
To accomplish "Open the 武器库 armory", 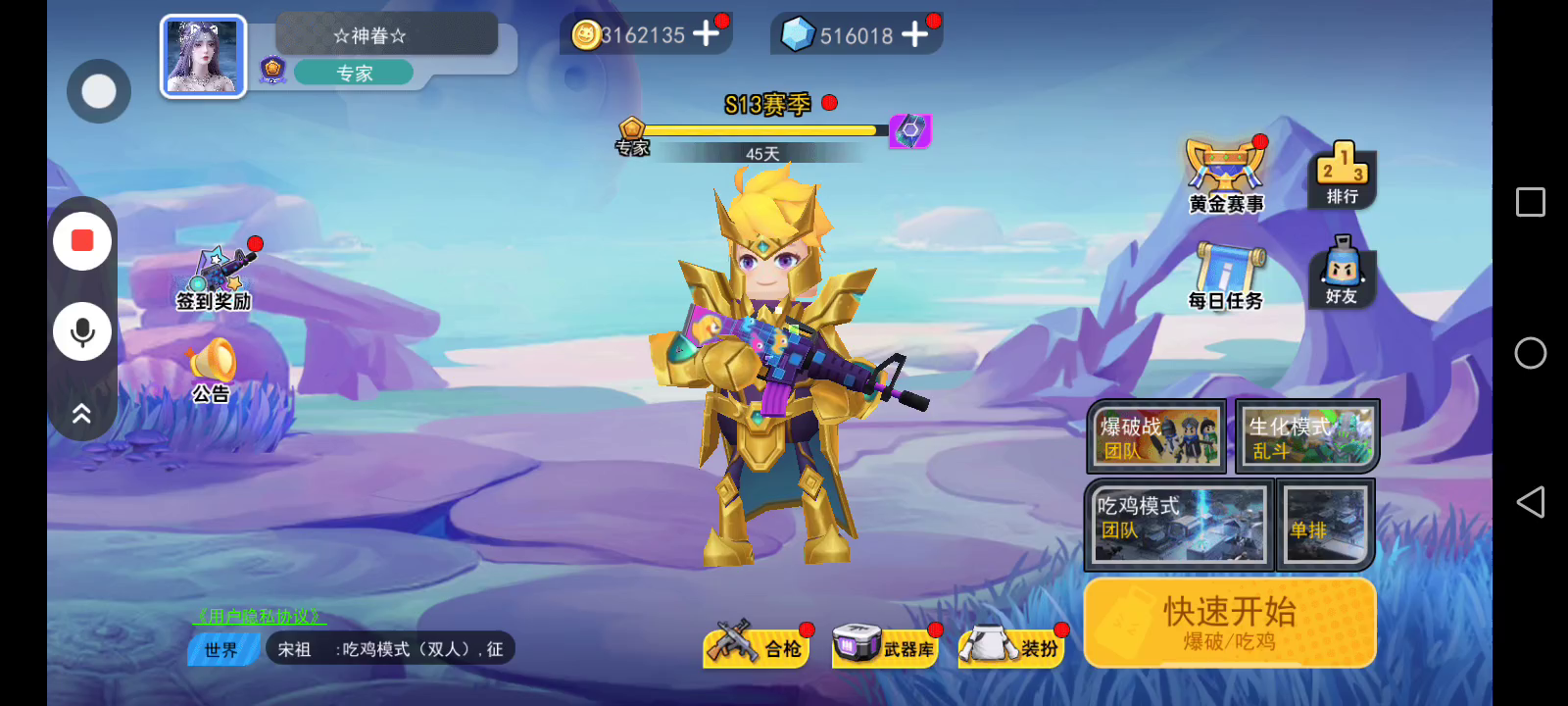I will [884, 647].
